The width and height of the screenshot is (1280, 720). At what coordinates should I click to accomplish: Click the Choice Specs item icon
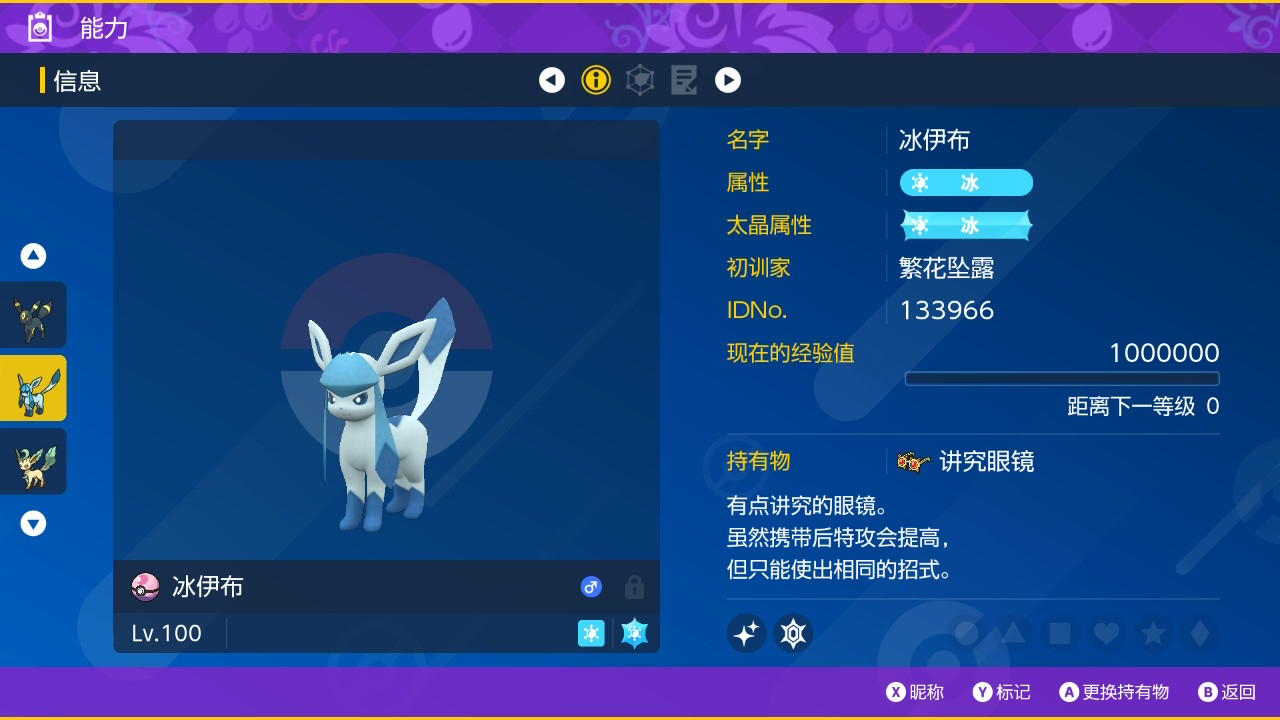913,462
